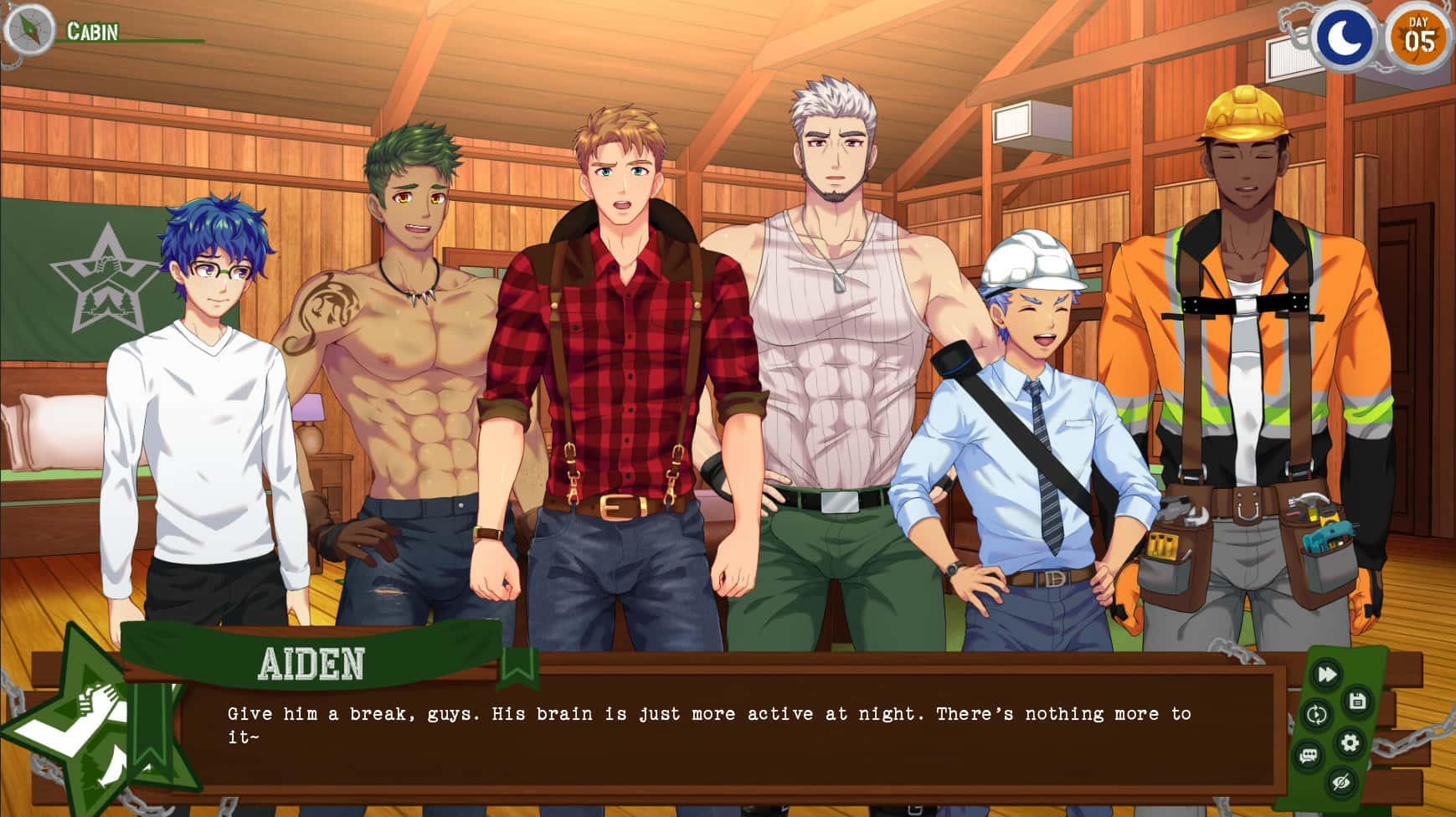Image resolution: width=1456 pixels, height=817 pixels.
Task: Click the blue moon time-of-day icon
Action: [x=1343, y=37]
